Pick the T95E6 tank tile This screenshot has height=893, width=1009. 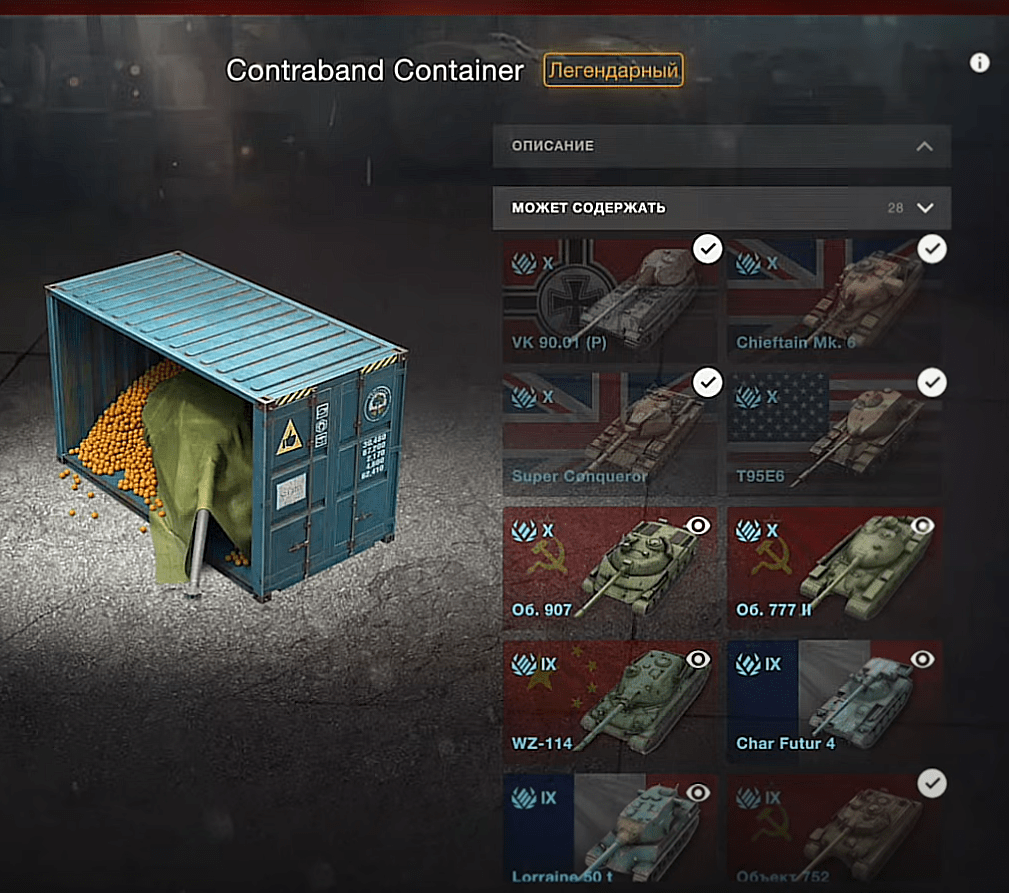[x=833, y=435]
